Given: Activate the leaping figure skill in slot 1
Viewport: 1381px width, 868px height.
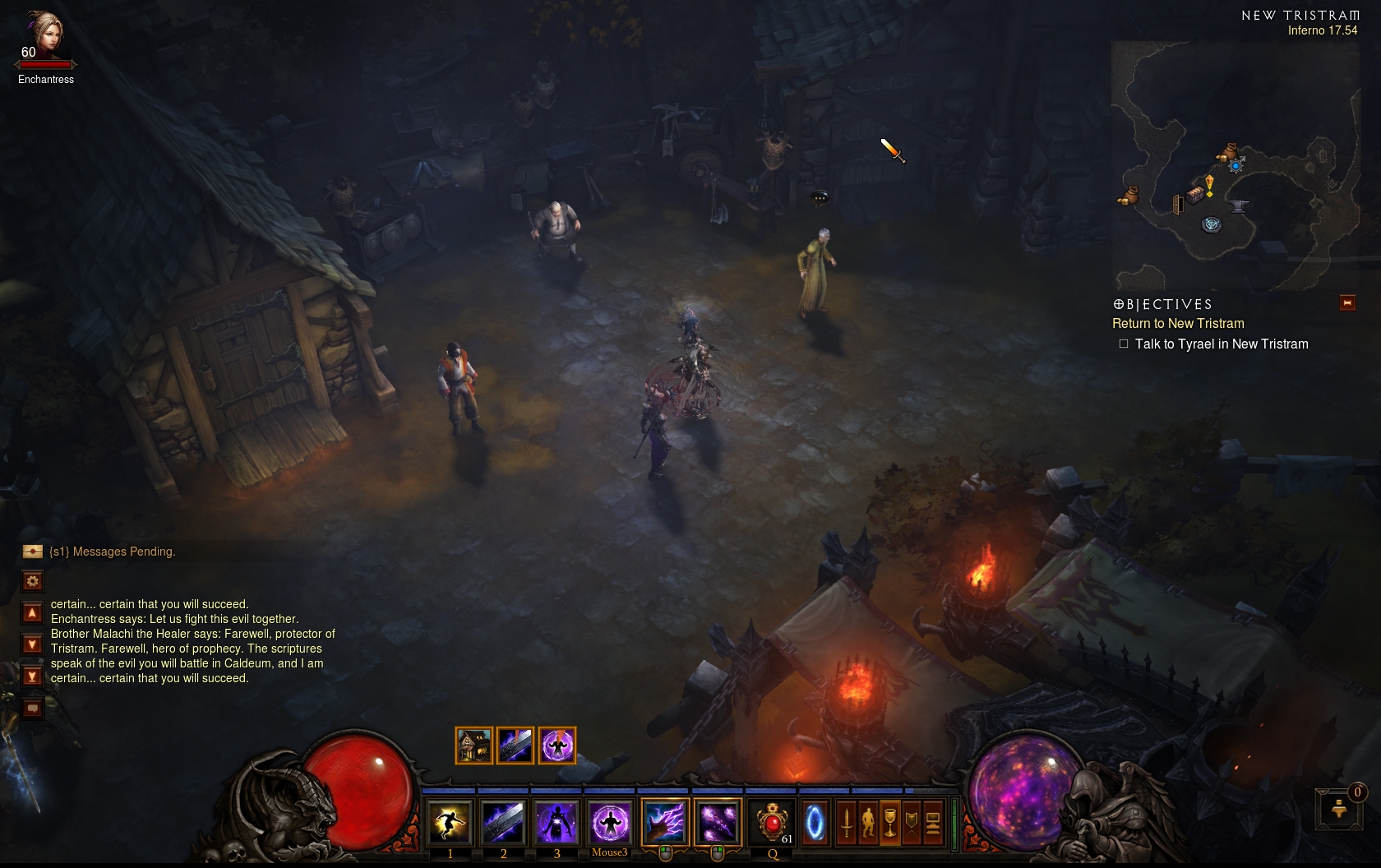Looking at the screenshot, I should tap(450, 822).
